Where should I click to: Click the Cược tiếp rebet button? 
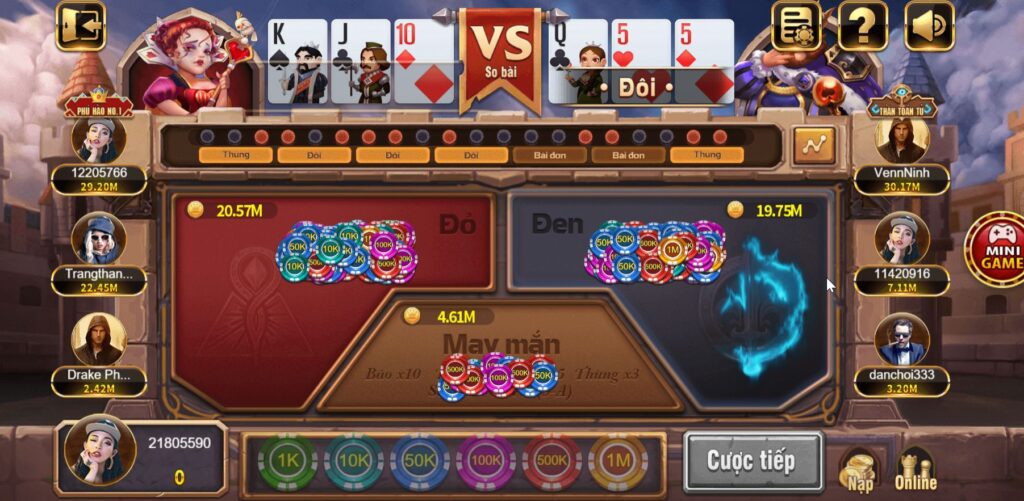(x=752, y=461)
